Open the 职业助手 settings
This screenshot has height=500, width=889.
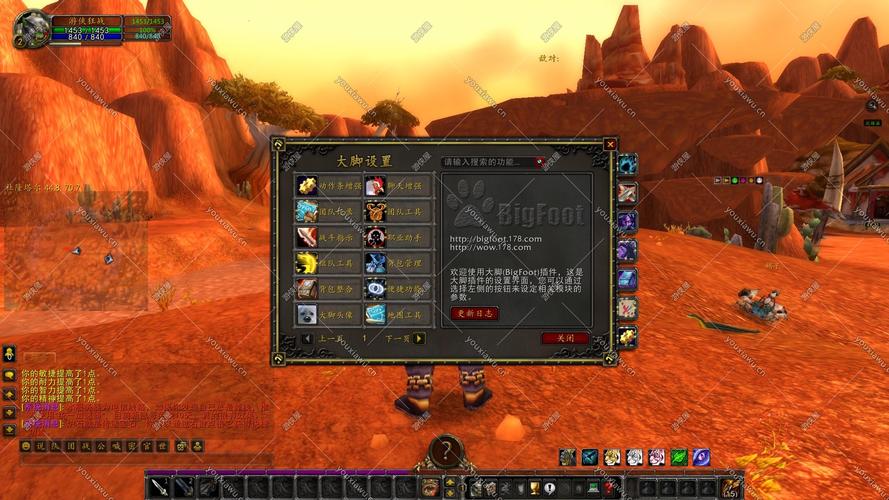click(x=375, y=237)
